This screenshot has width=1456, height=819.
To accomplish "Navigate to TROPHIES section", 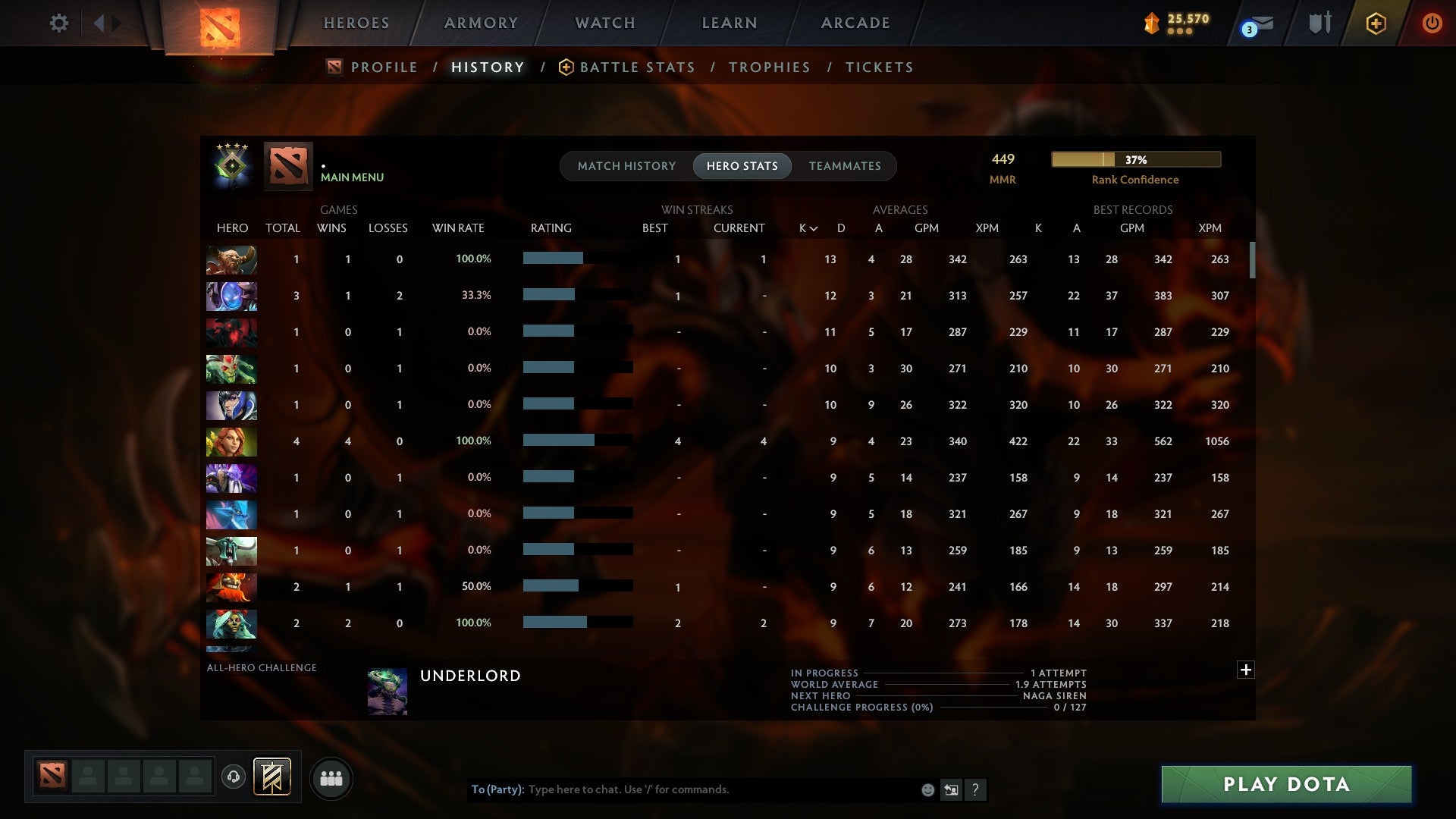I will (x=769, y=67).
